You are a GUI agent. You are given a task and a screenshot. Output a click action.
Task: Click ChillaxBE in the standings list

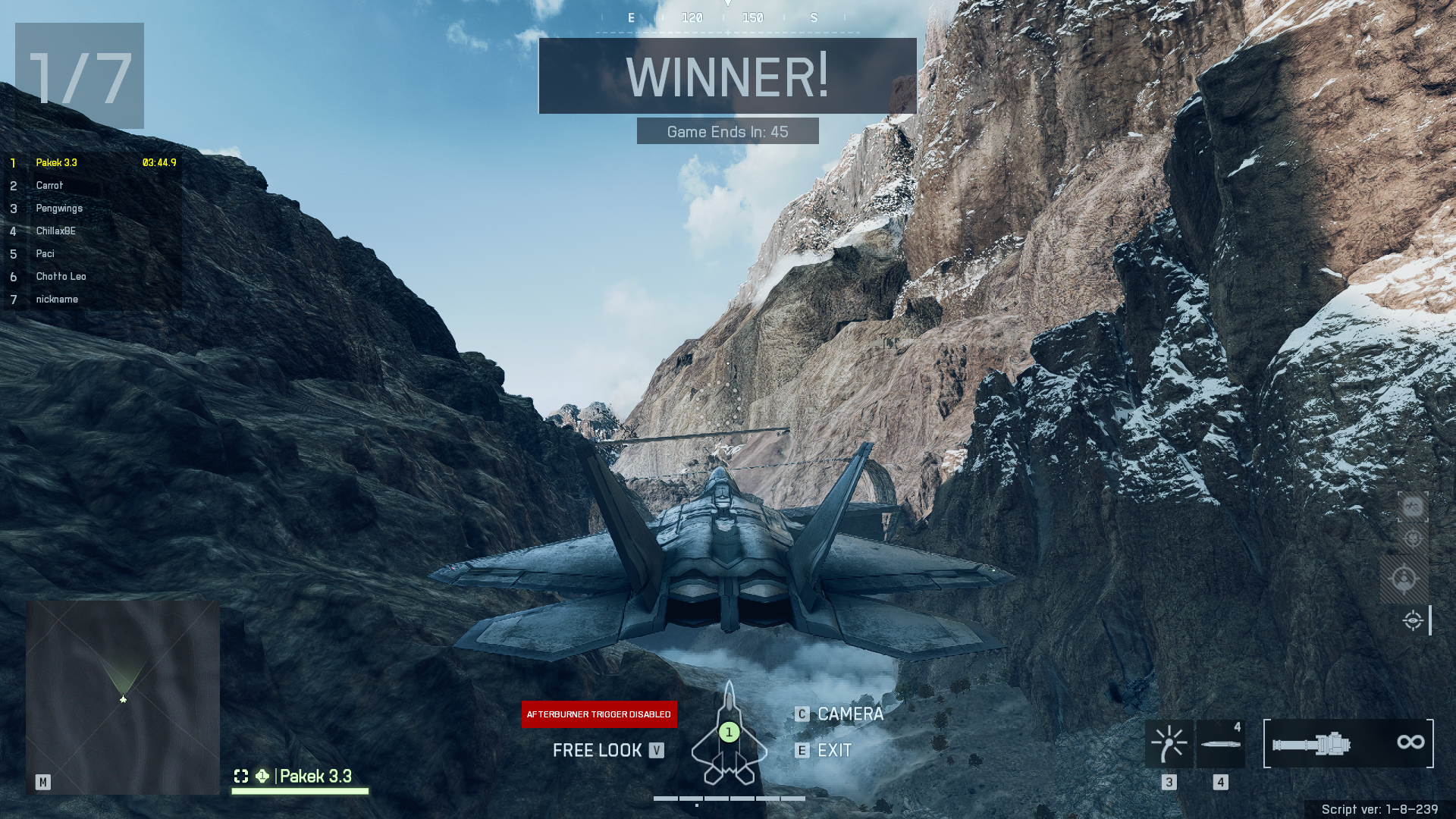(x=56, y=231)
